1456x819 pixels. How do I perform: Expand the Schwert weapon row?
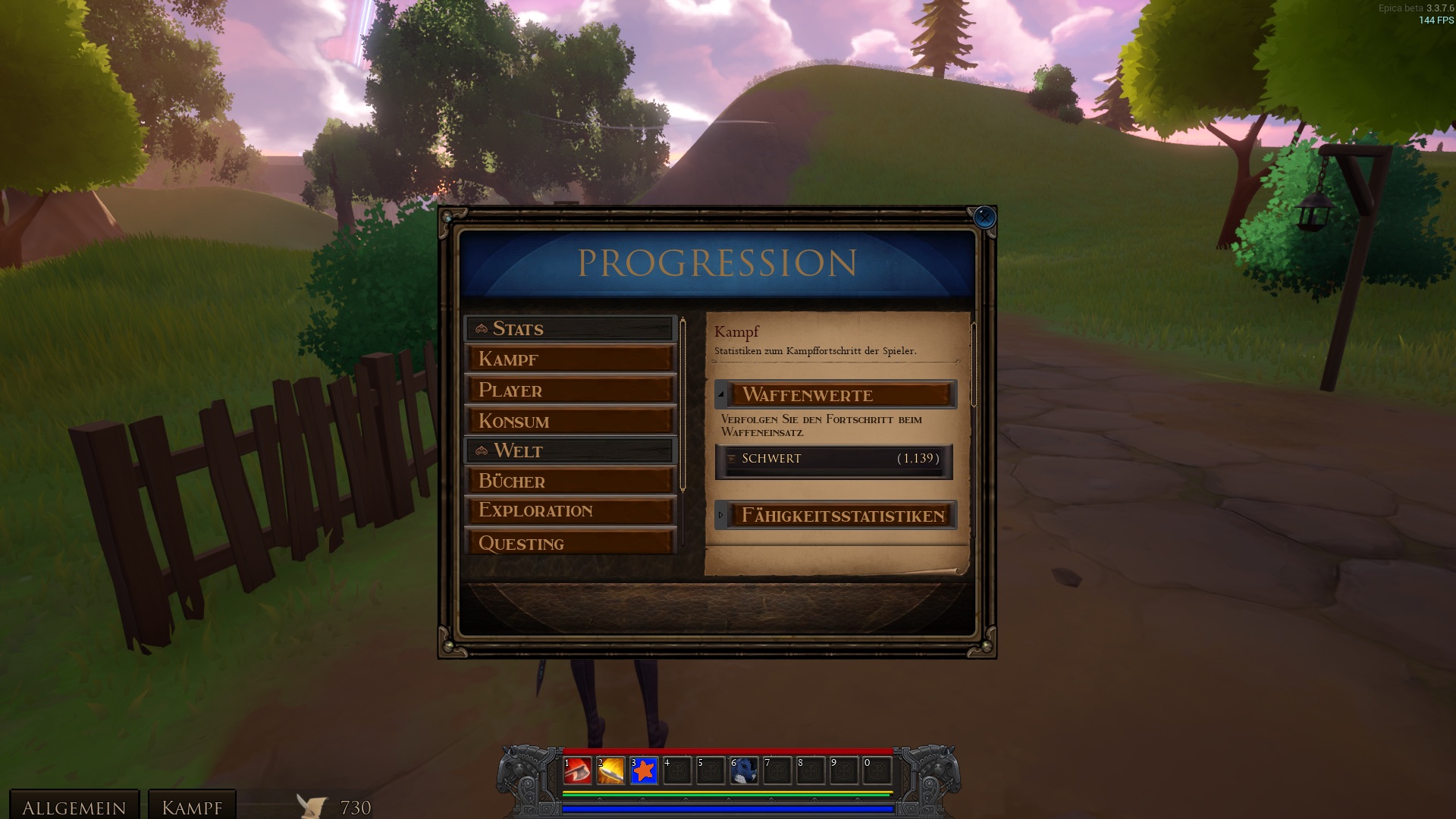click(833, 459)
